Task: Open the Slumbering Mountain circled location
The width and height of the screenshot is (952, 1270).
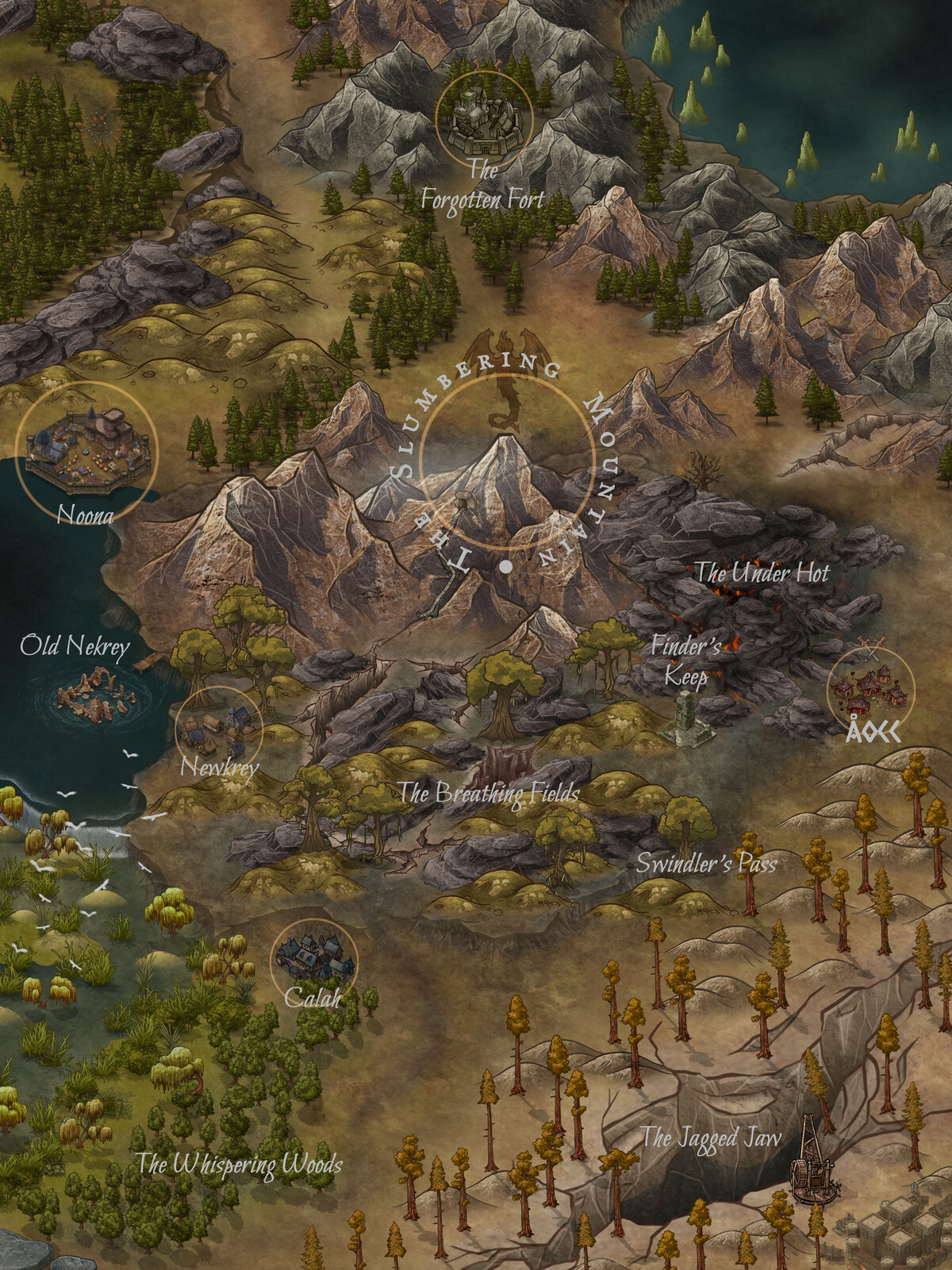Action: [507, 462]
